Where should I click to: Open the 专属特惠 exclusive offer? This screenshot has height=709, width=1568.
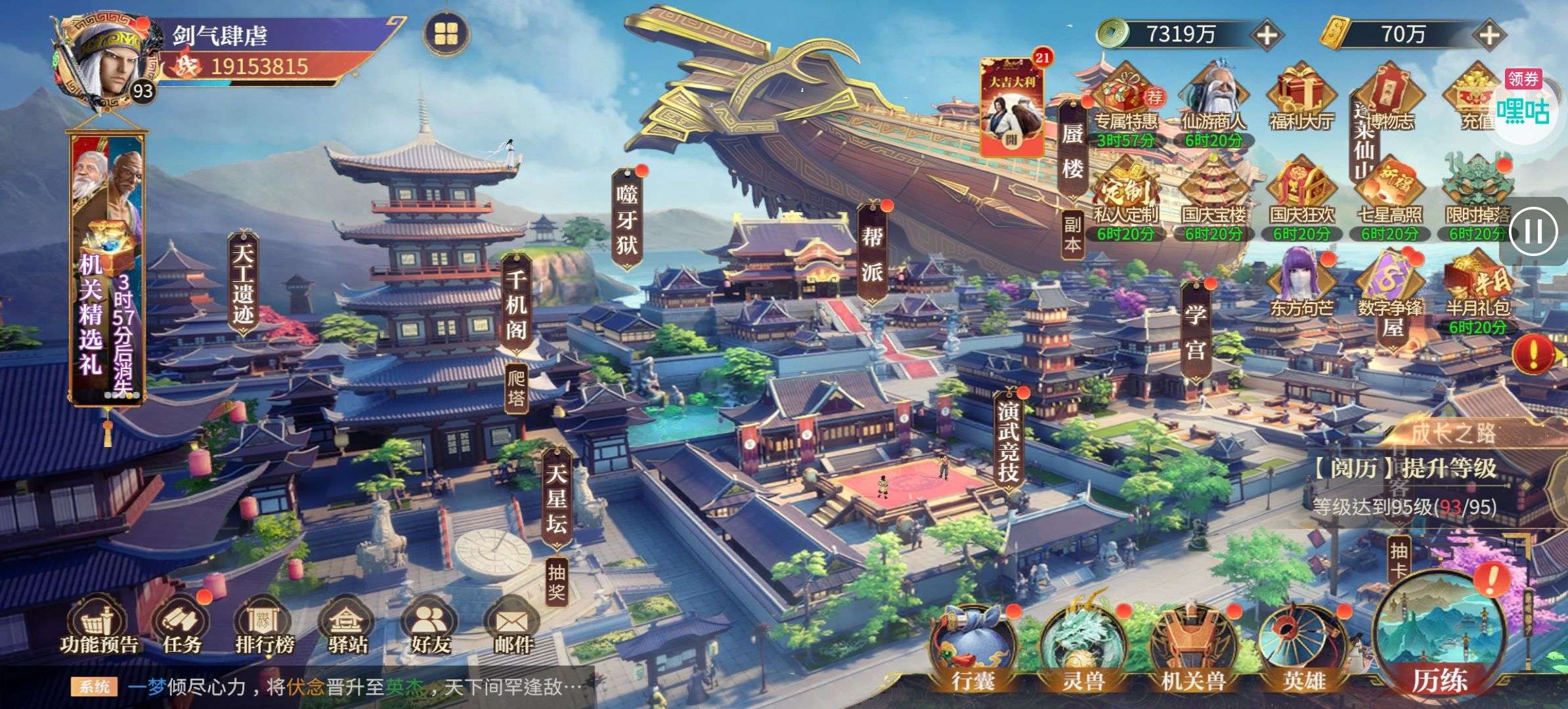tap(1125, 98)
